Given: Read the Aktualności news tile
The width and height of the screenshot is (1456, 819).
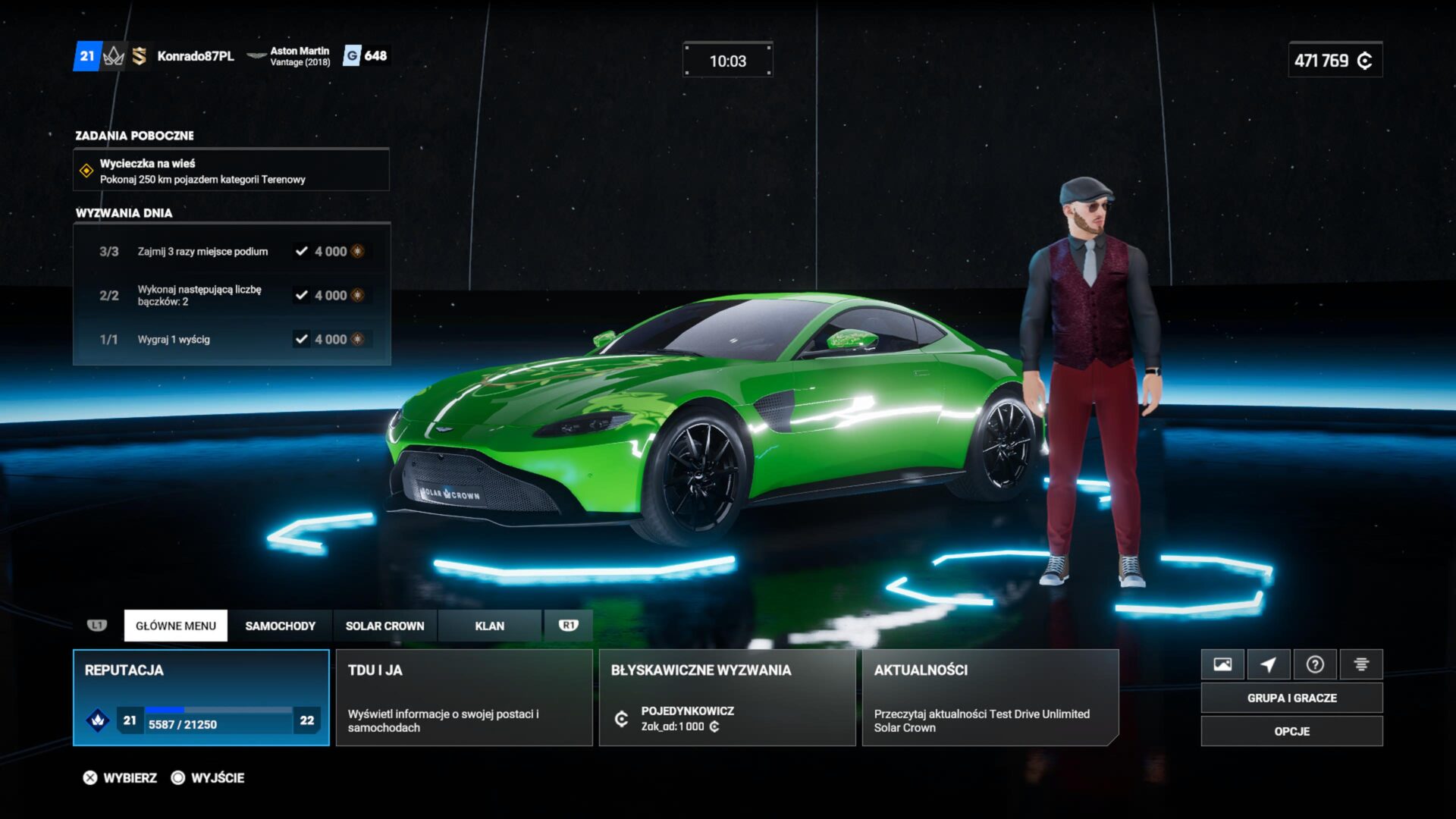Looking at the screenshot, I should click(990, 697).
